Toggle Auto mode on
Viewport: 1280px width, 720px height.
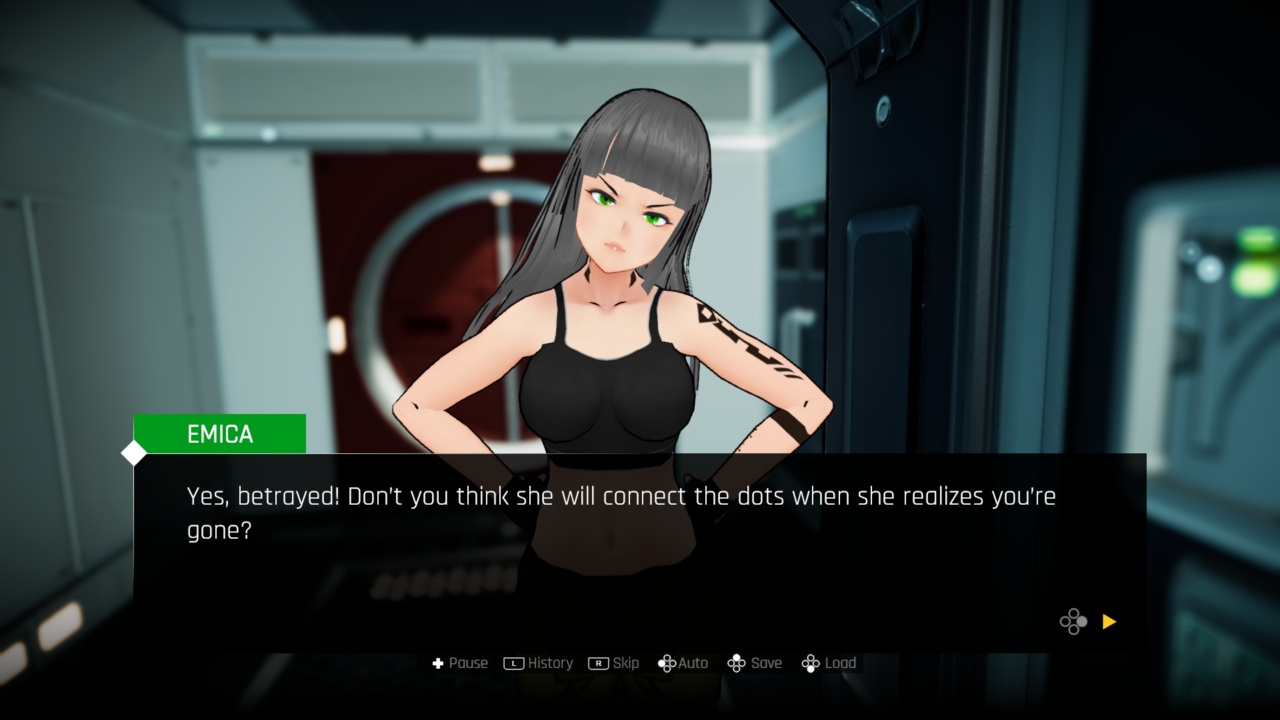pyautogui.click(x=692, y=663)
